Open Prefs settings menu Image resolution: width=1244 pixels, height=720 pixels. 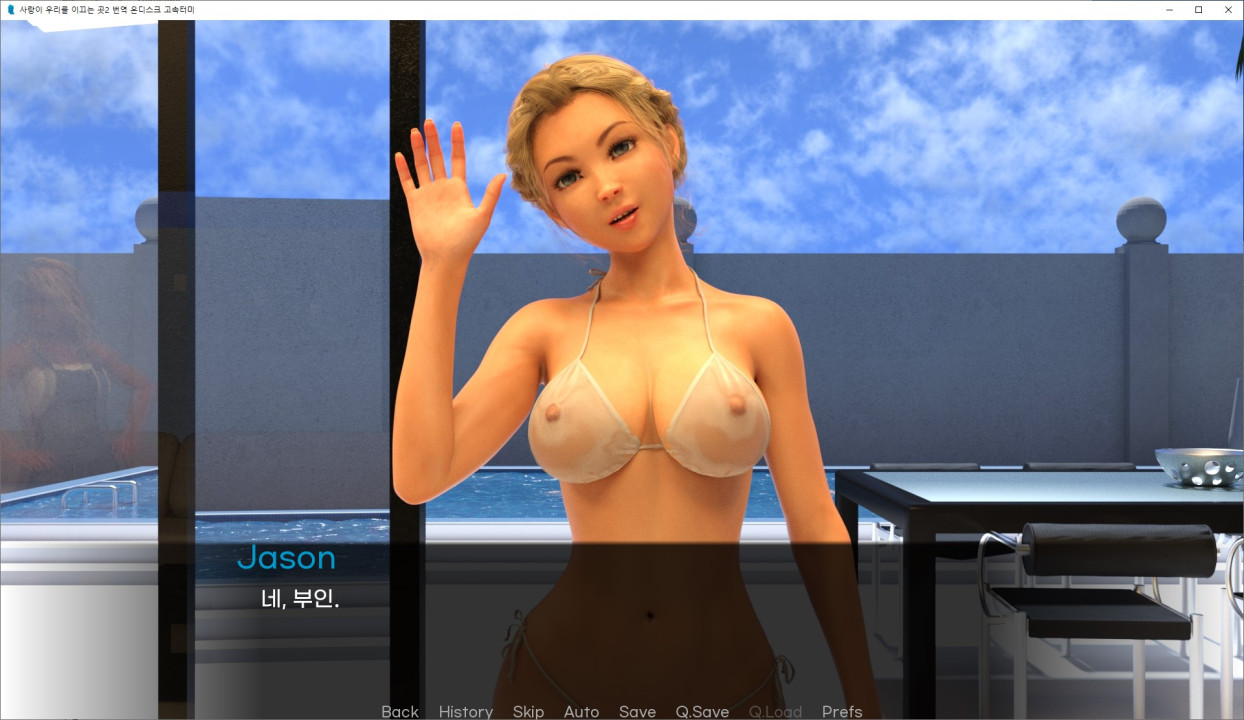tap(842, 711)
